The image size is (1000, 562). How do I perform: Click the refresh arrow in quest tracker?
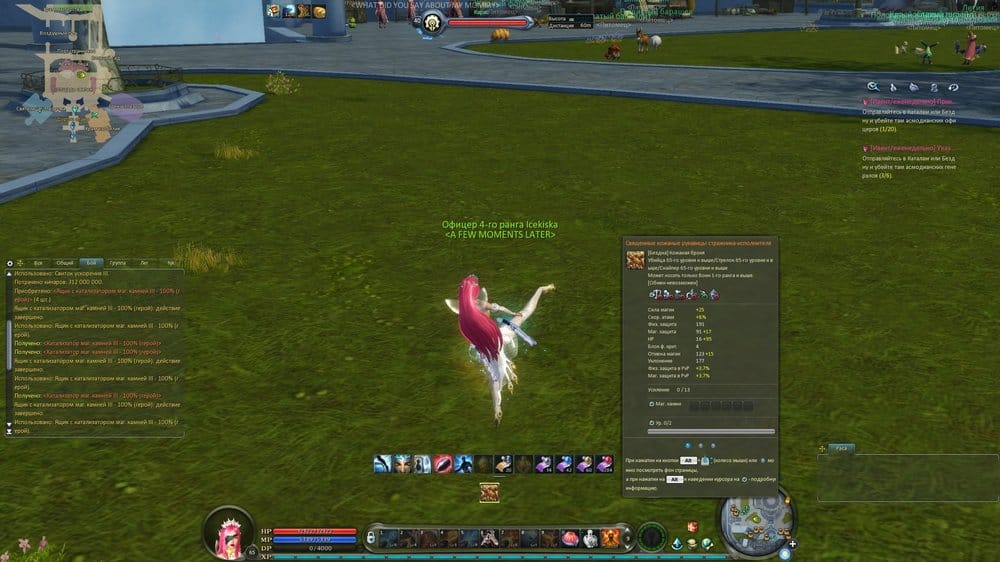point(953,87)
